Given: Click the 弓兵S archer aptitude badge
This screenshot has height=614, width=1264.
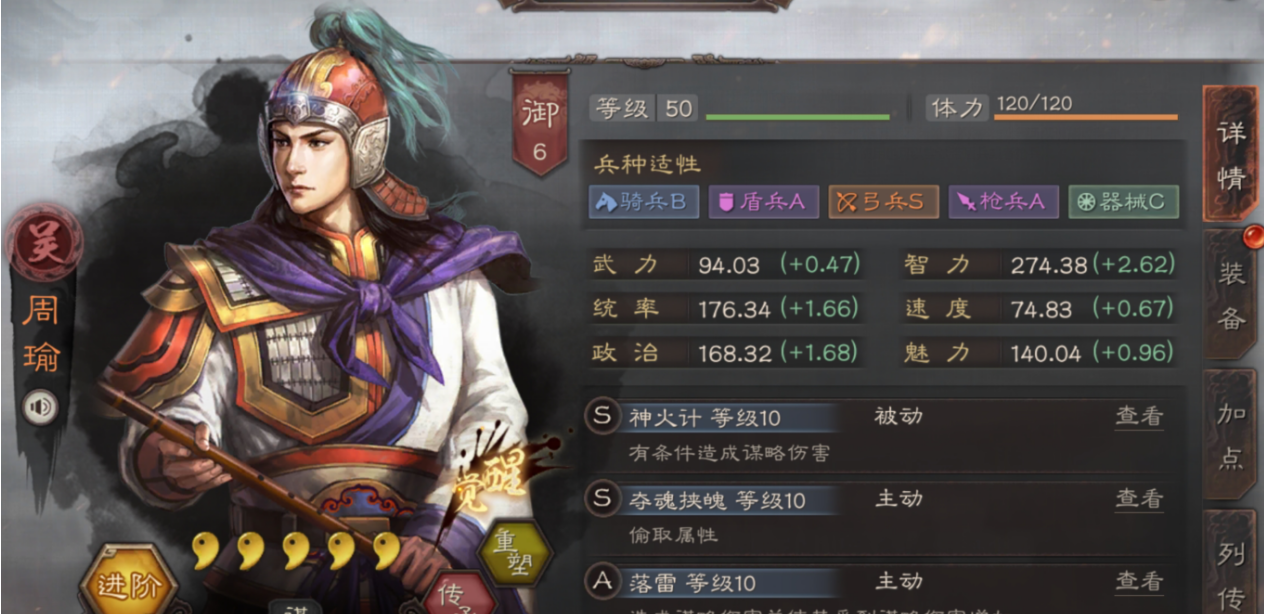Looking at the screenshot, I should 881,202.
